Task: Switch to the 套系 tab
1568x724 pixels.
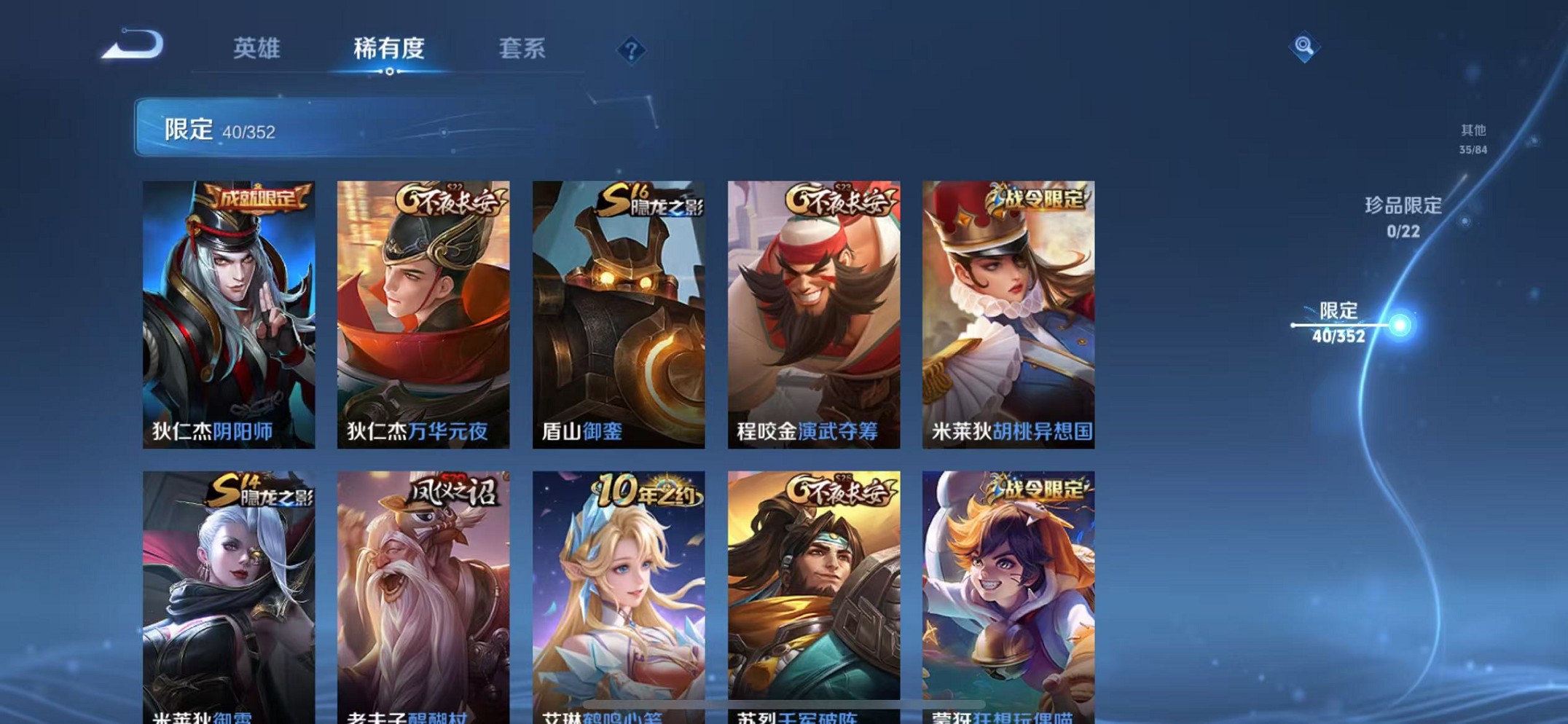Action: pyautogui.click(x=522, y=49)
